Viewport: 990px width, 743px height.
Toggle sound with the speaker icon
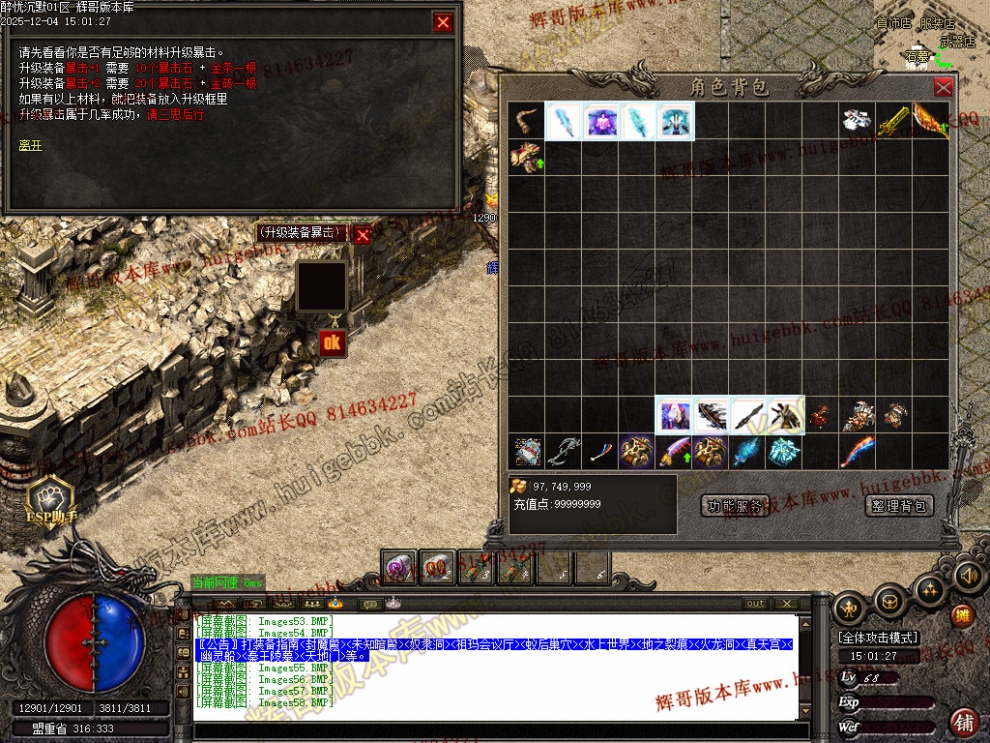(965, 576)
